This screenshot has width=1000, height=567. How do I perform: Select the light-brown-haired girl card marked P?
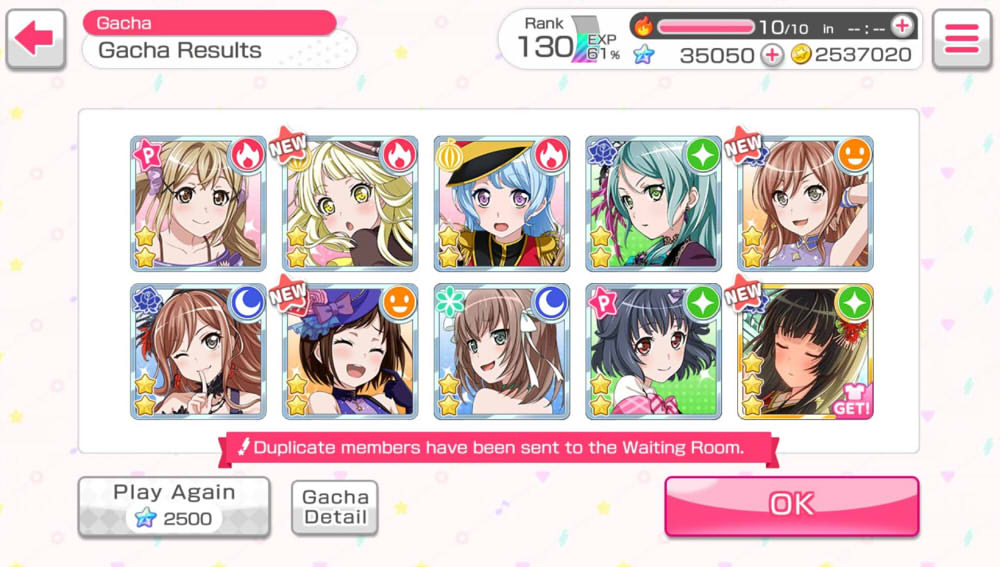pyautogui.click(x=198, y=204)
